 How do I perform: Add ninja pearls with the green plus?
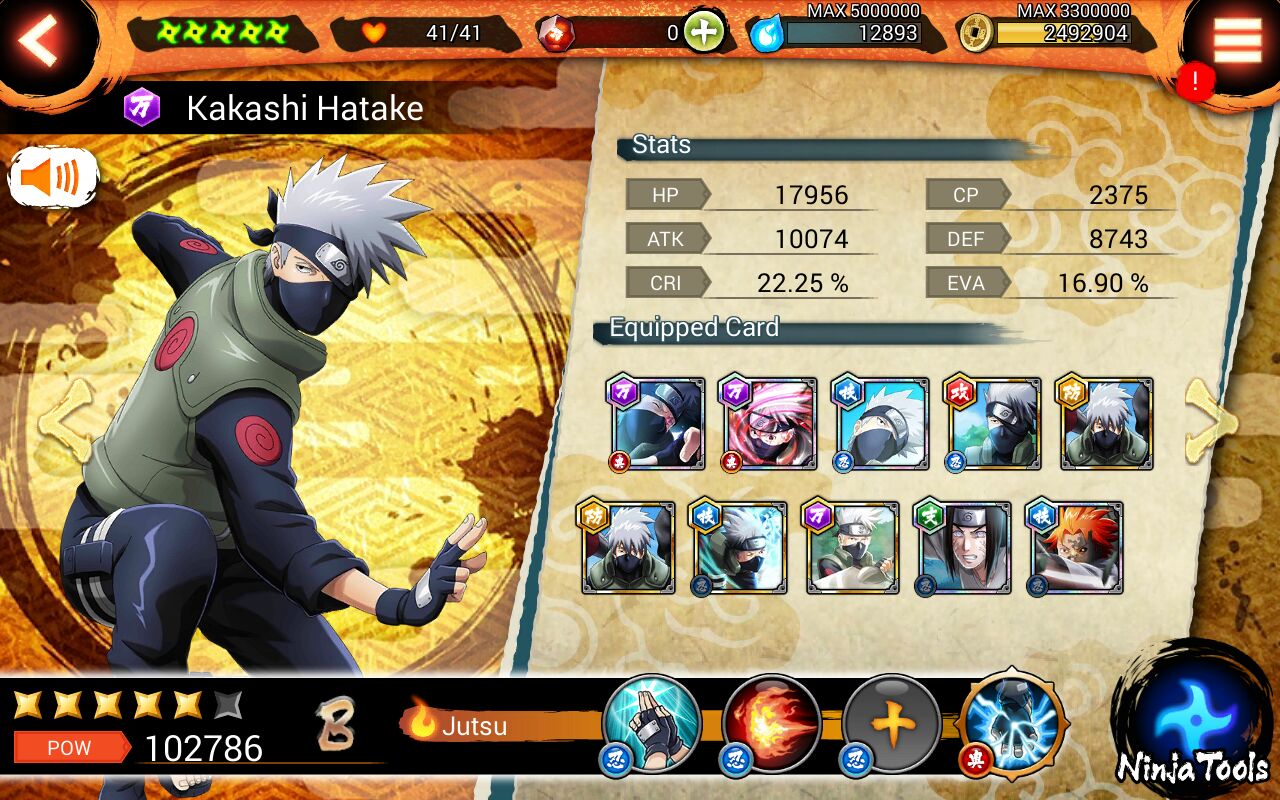(x=704, y=33)
